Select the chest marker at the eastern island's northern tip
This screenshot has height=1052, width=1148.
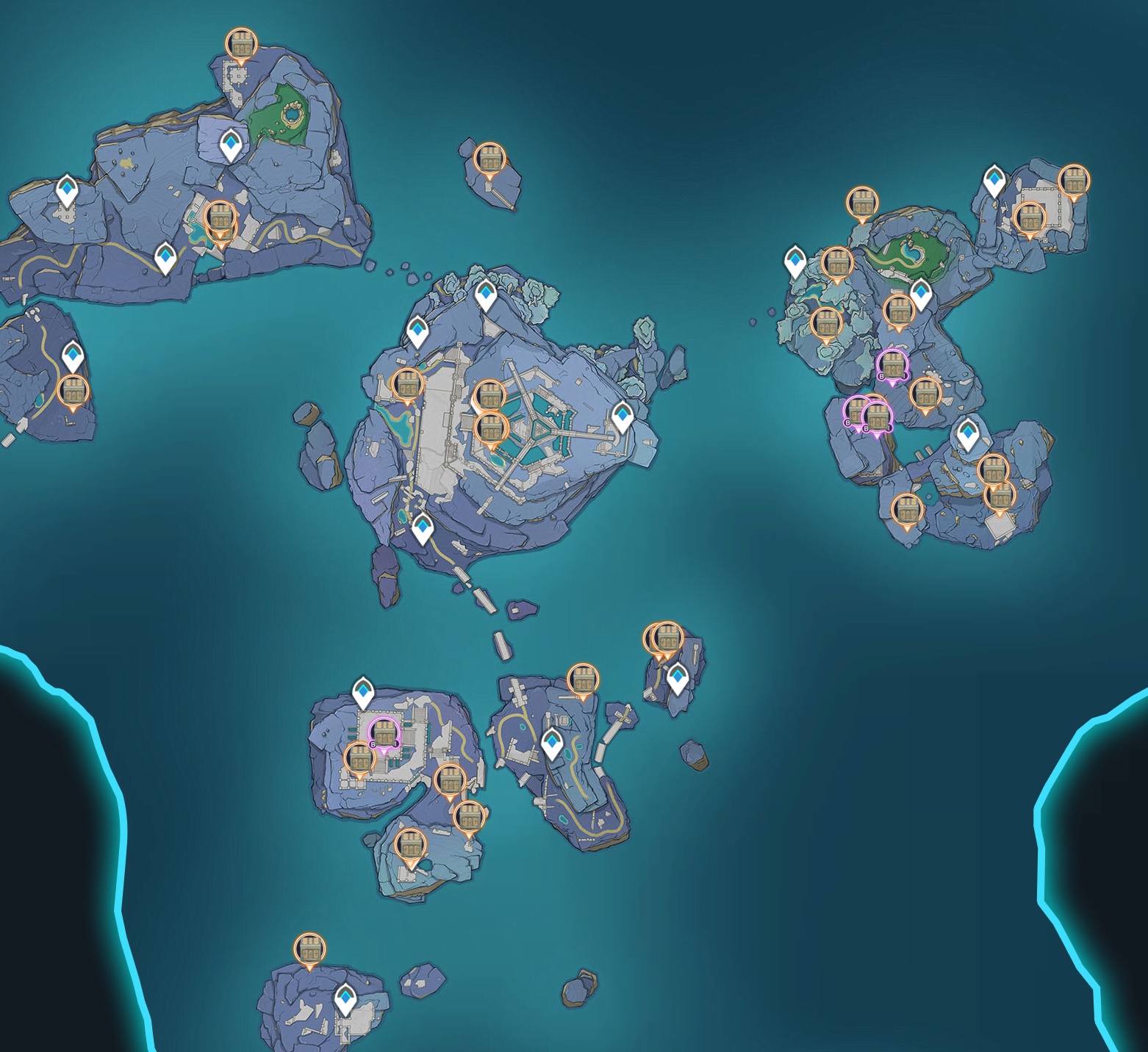[862, 203]
